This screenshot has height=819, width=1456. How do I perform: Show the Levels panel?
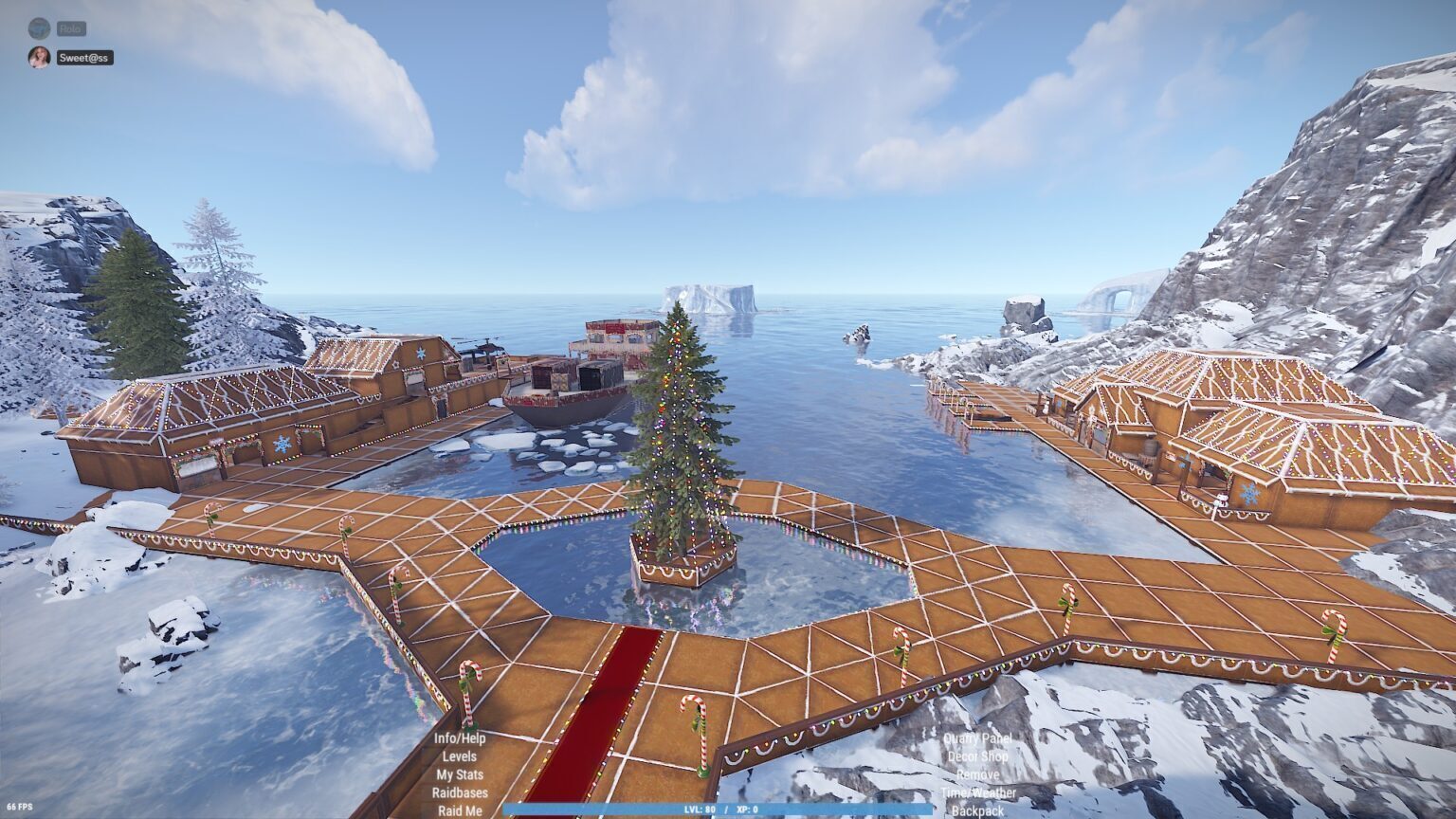tap(460, 756)
